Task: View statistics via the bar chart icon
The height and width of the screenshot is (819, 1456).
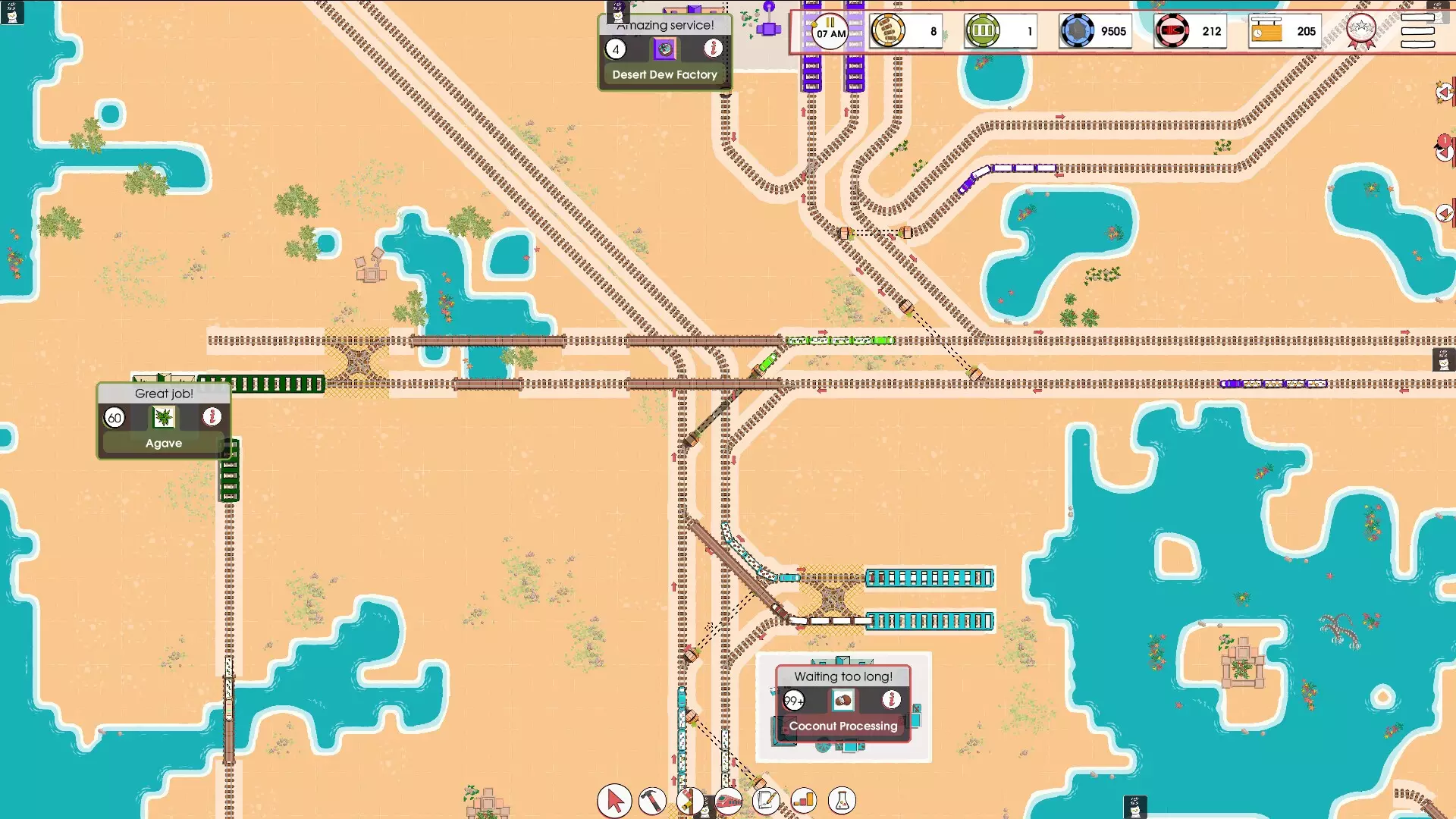Action: click(805, 801)
